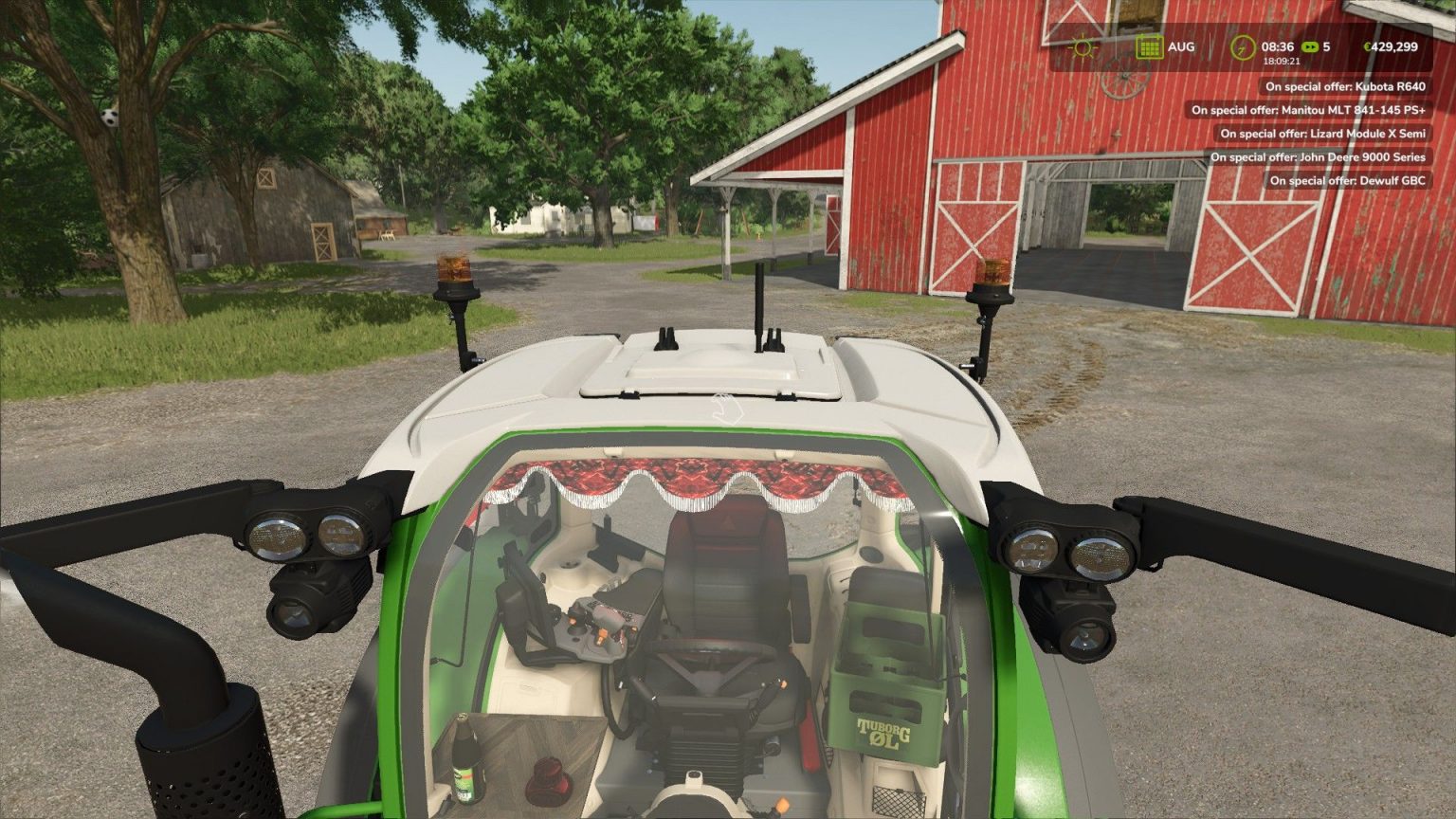Image resolution: width=1456 pixels, height=819 pixels.
Task: Open the Kubota R640 special offer notification
Action: click(x=1345, y=86)
